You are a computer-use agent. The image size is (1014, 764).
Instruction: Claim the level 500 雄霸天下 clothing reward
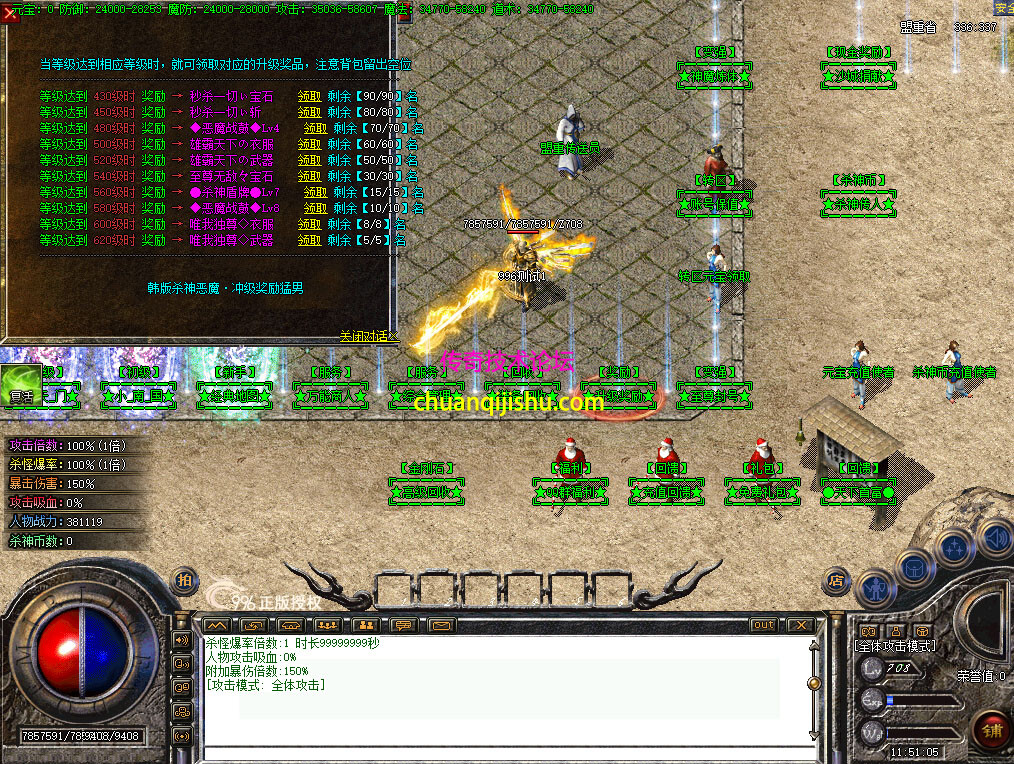point(308,144)
